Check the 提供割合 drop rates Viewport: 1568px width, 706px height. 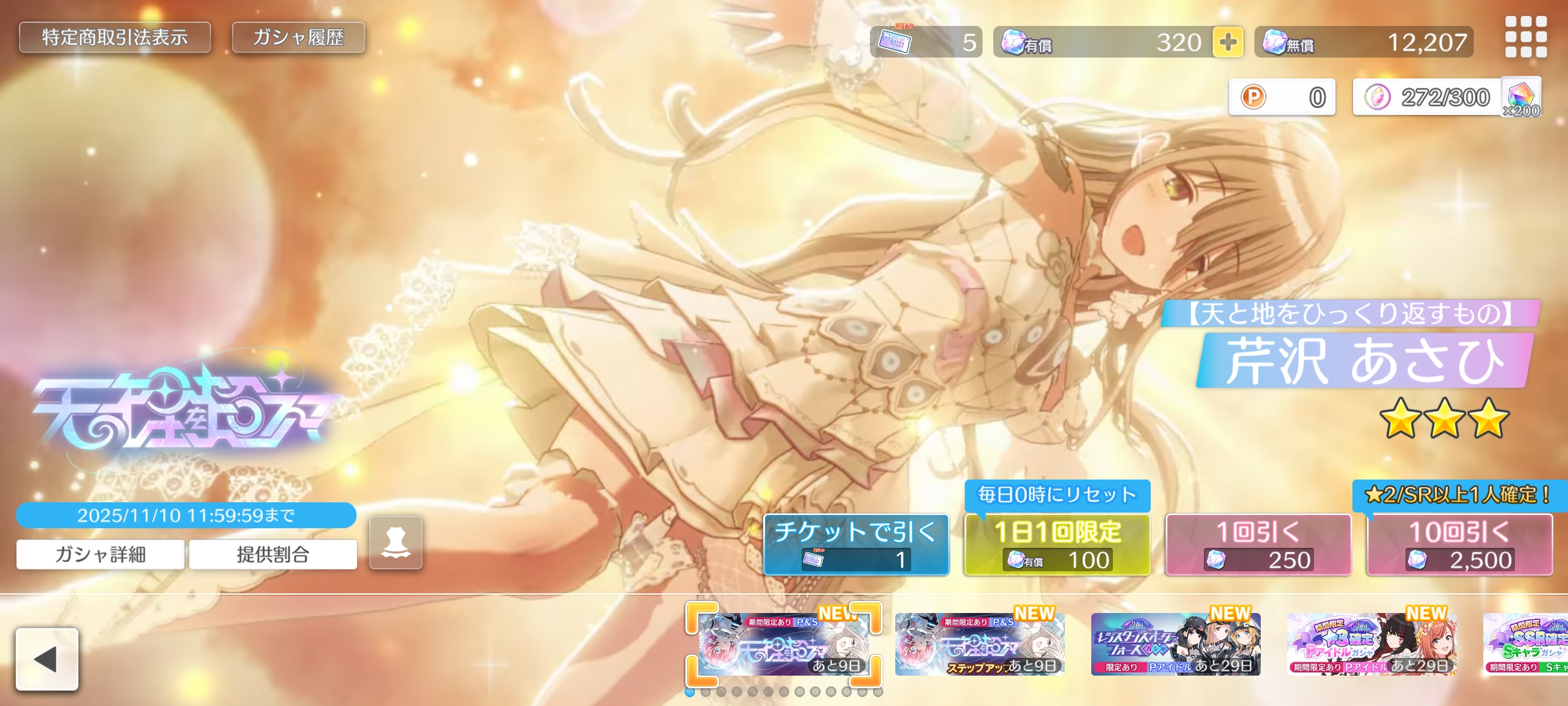(x=273, y=554)
